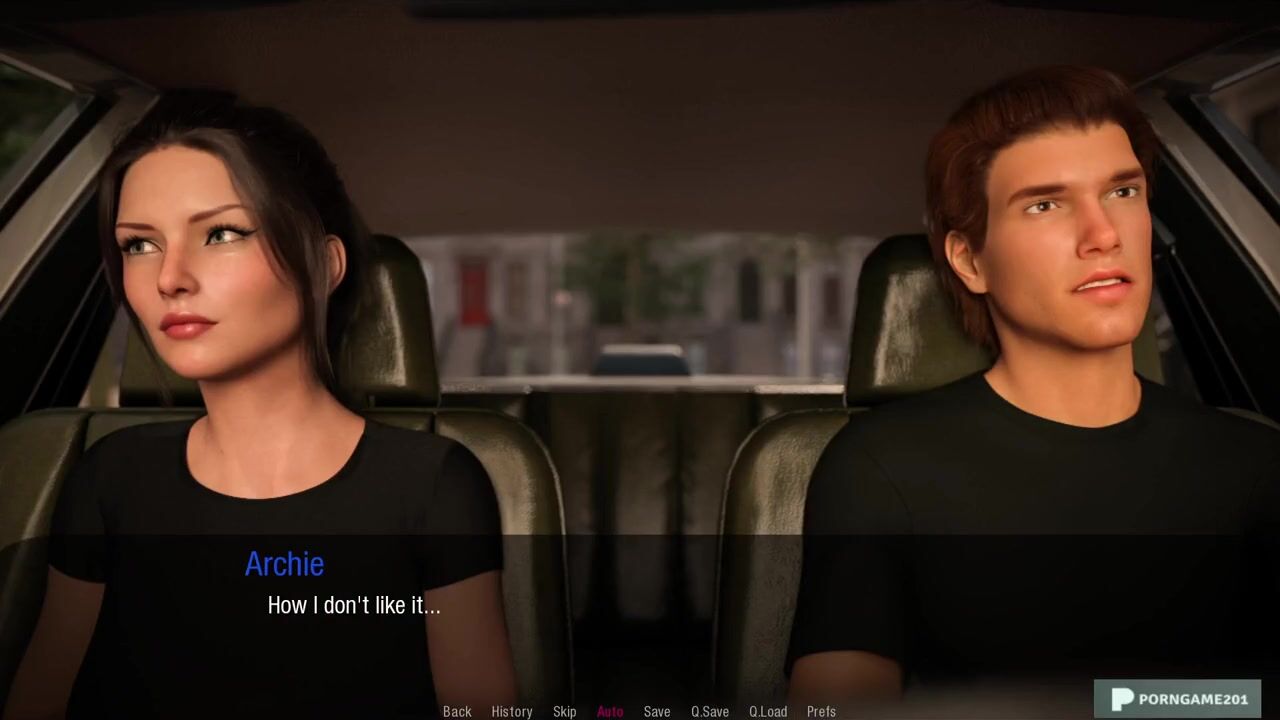
Task: Activate Skip in the quick menu
Action: (564, 711)
